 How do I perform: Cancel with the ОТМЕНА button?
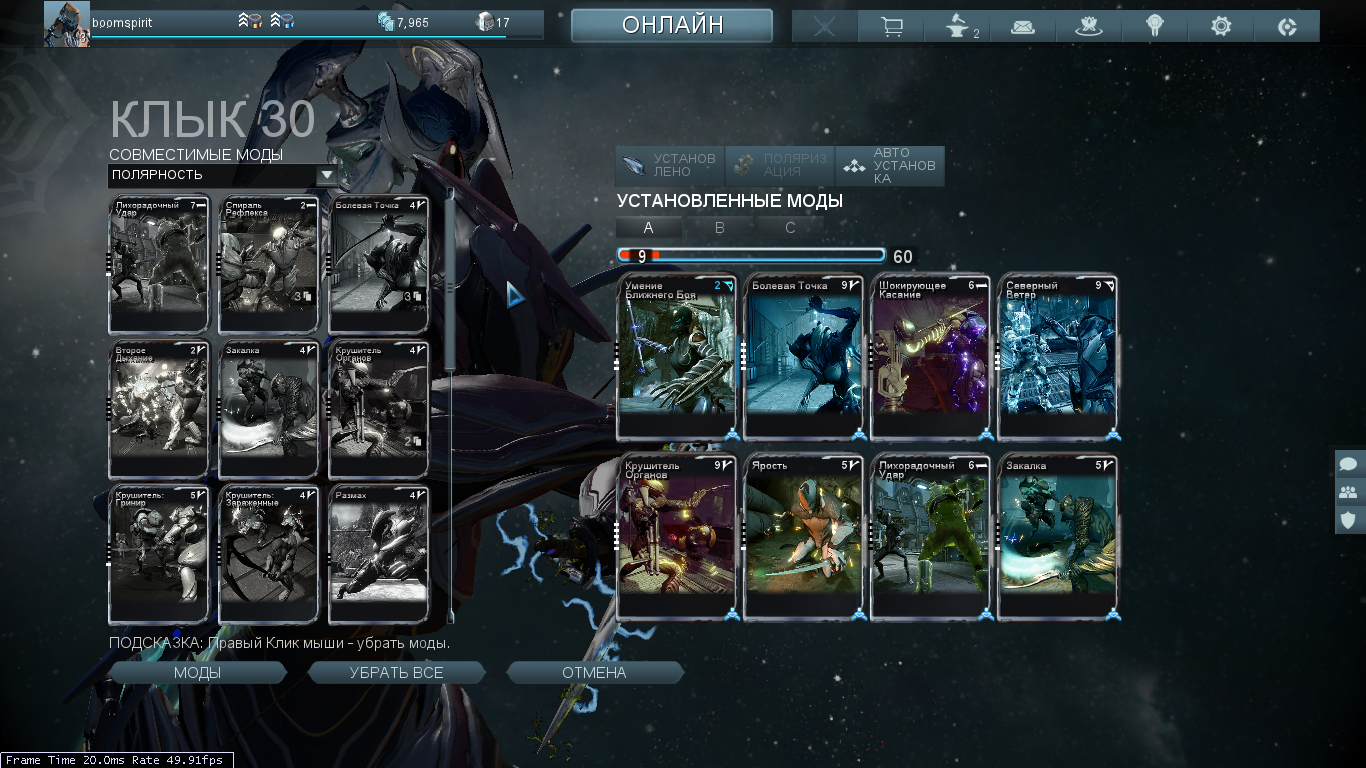pyautogui.click(x=594, y=673)
